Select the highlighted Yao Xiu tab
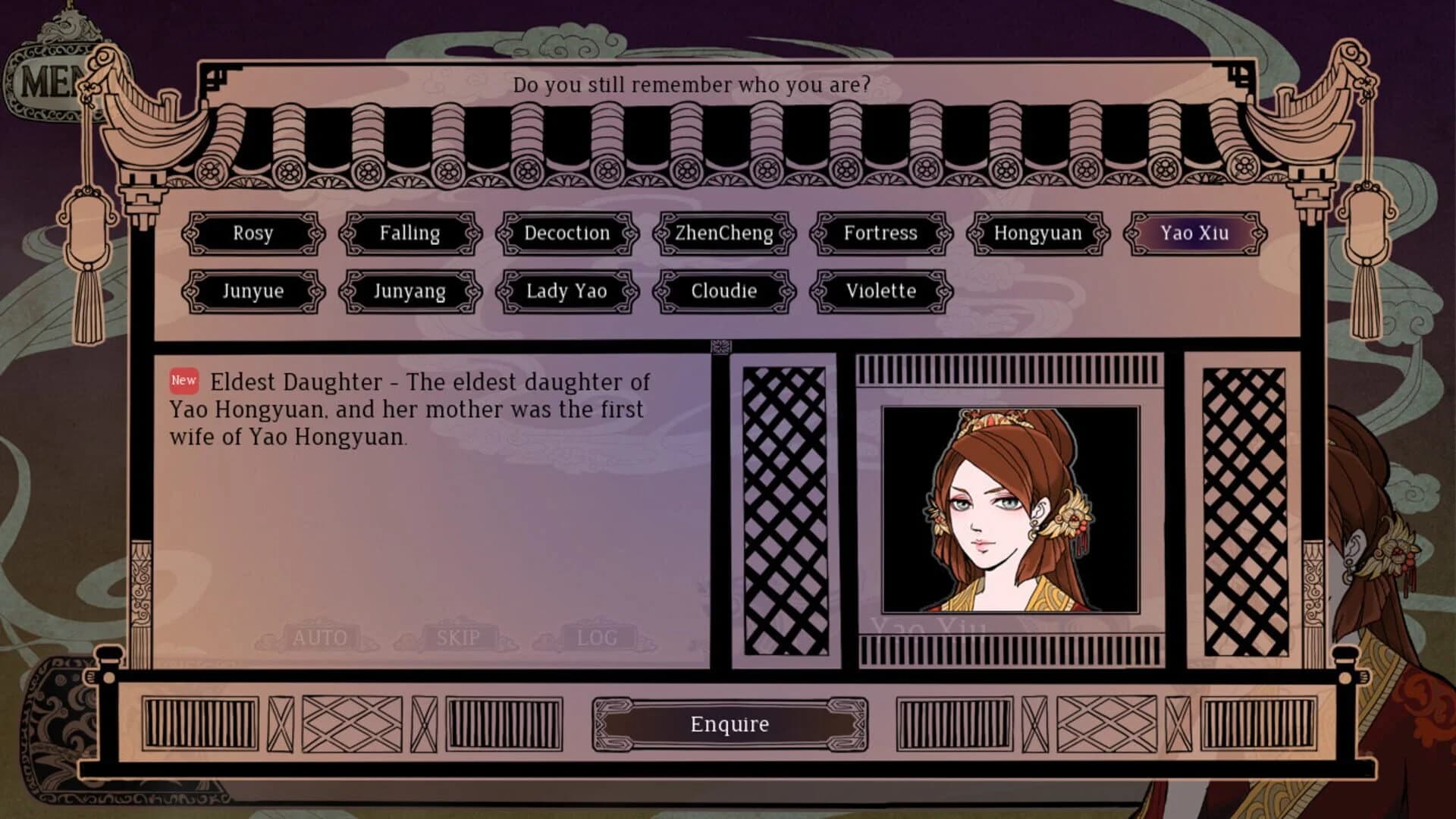1456x819 pixels. 1193,234
